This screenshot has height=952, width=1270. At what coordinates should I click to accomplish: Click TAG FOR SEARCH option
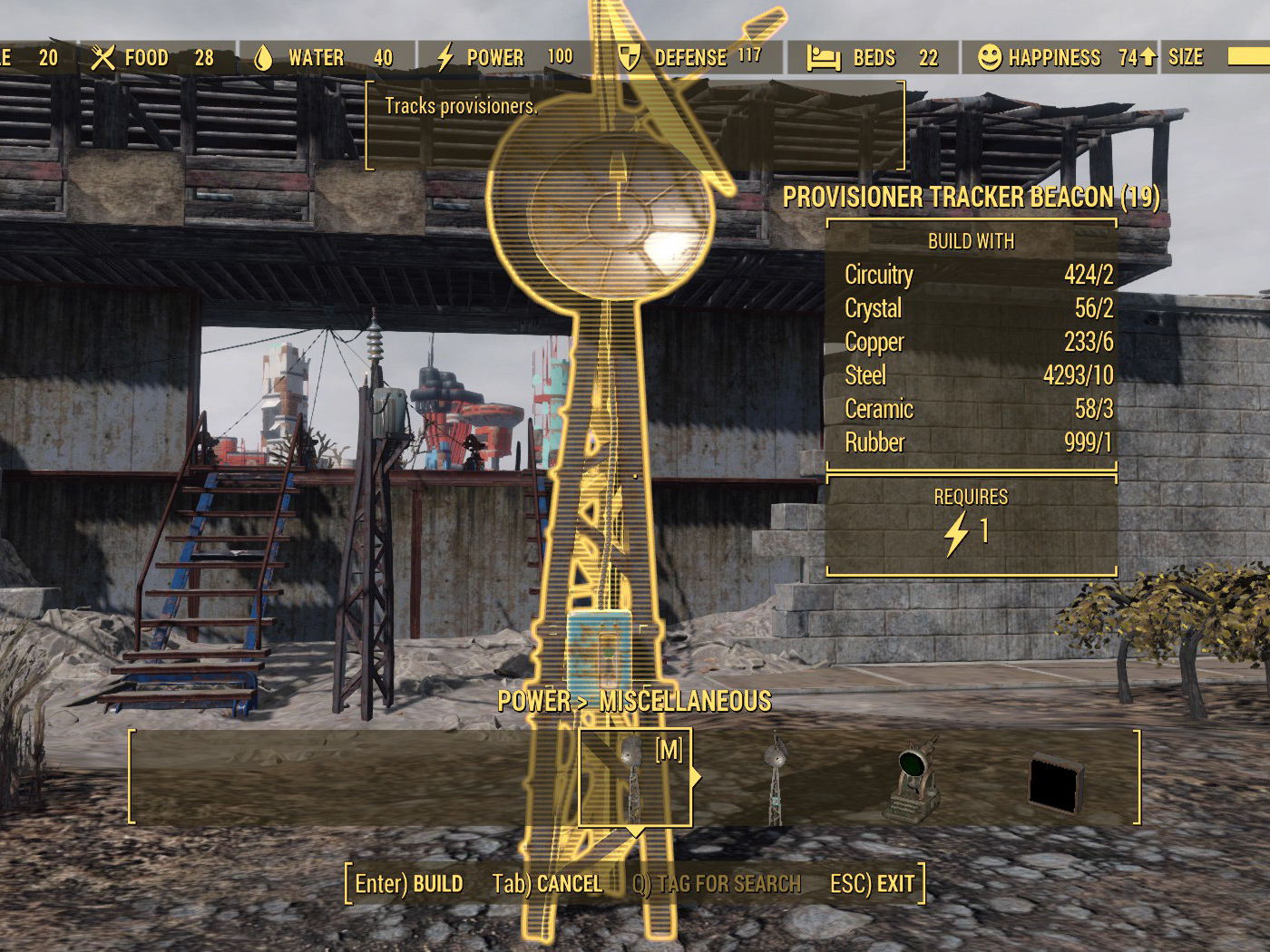[x=717, y=884]
